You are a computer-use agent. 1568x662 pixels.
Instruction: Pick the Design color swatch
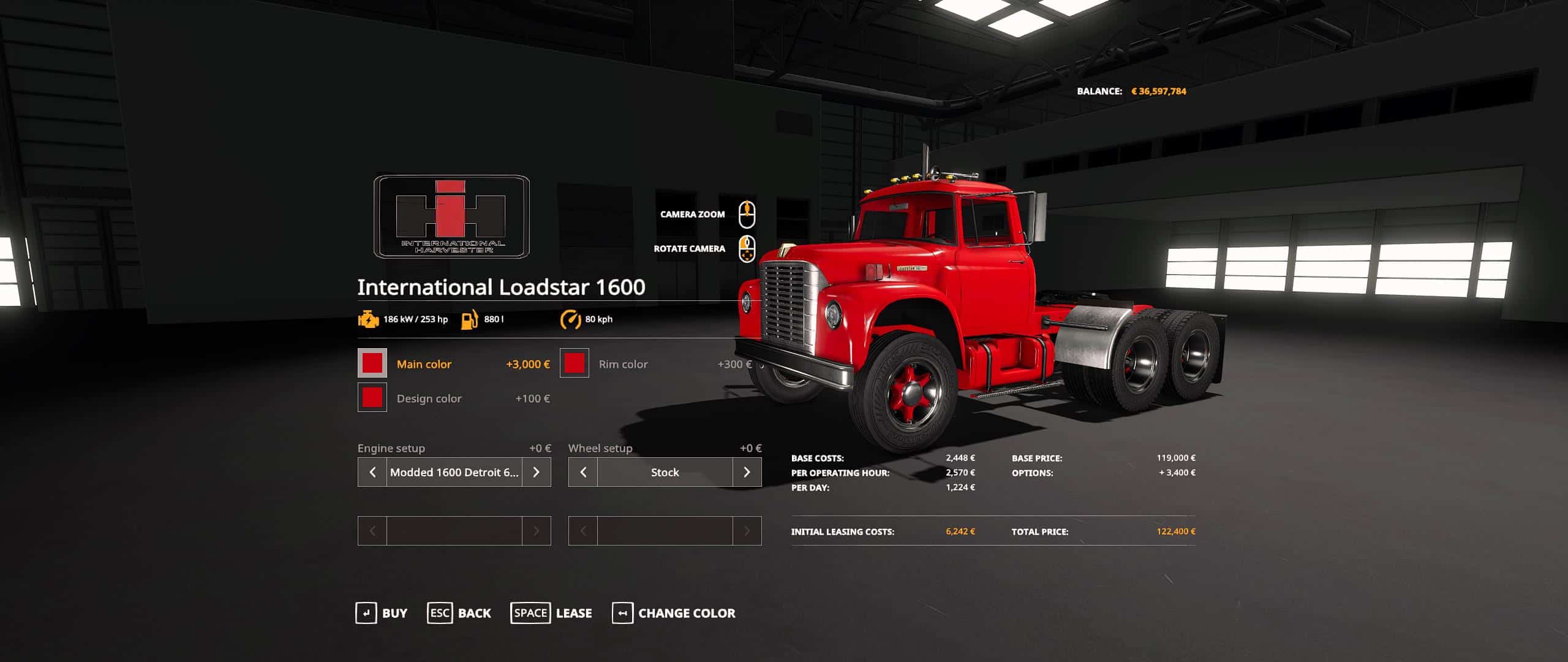tap(372, 398)
